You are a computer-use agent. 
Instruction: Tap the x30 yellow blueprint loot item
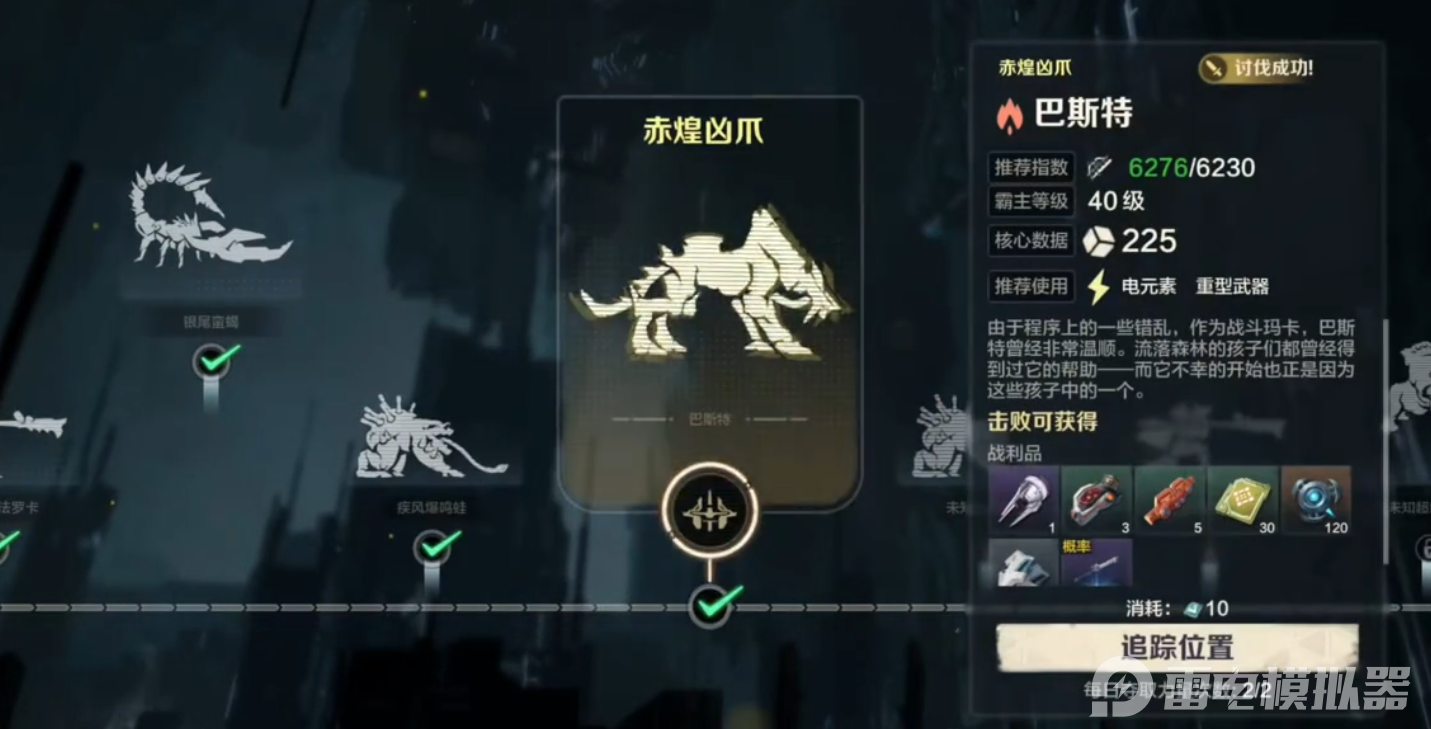pyautogui.click(x=1242, y=500)
